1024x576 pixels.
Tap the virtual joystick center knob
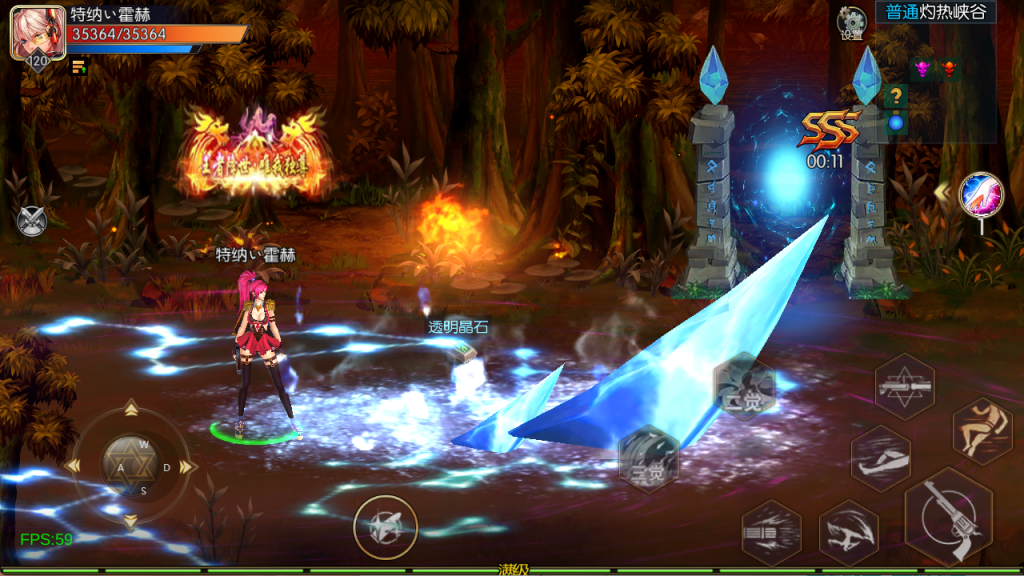click(x=129, y=465)
